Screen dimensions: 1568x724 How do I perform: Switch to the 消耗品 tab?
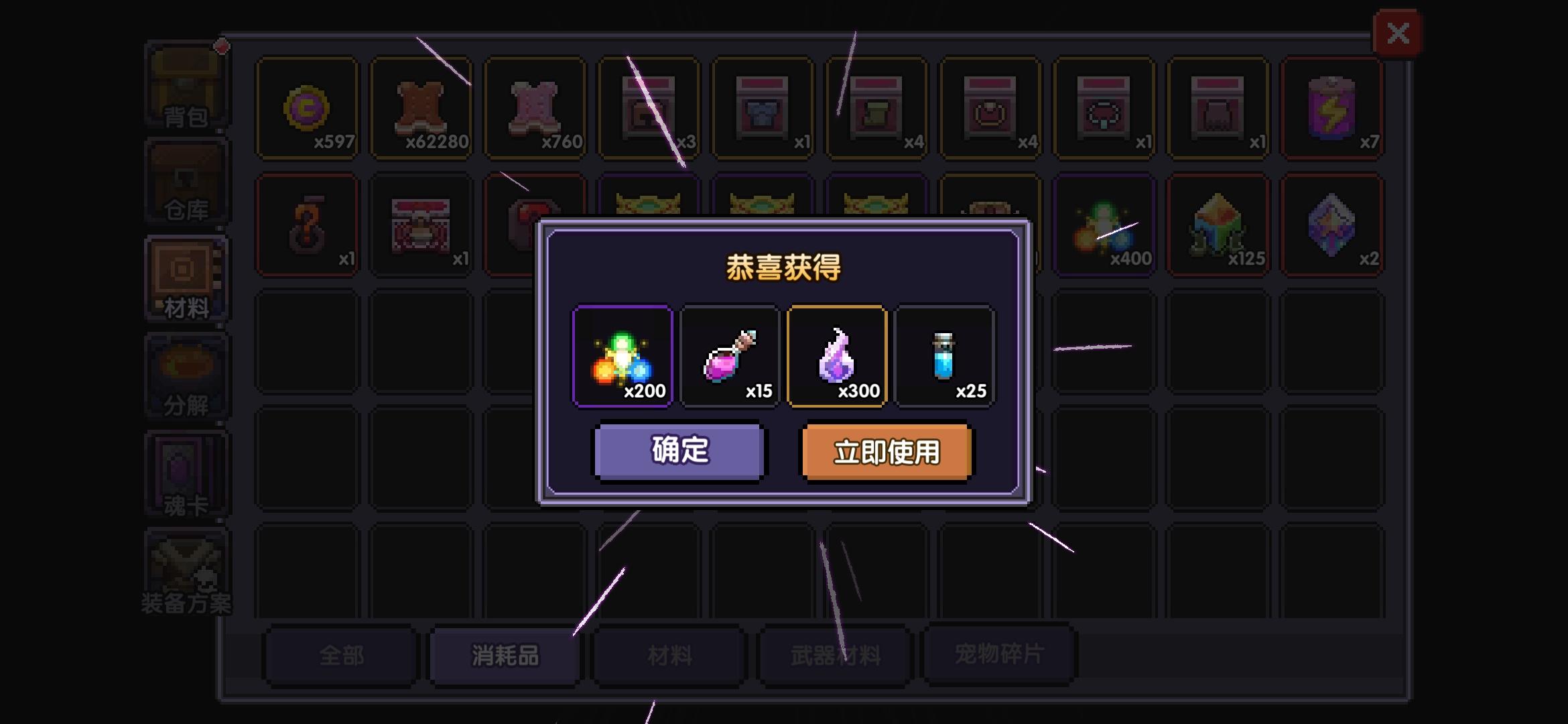point(504,655)
